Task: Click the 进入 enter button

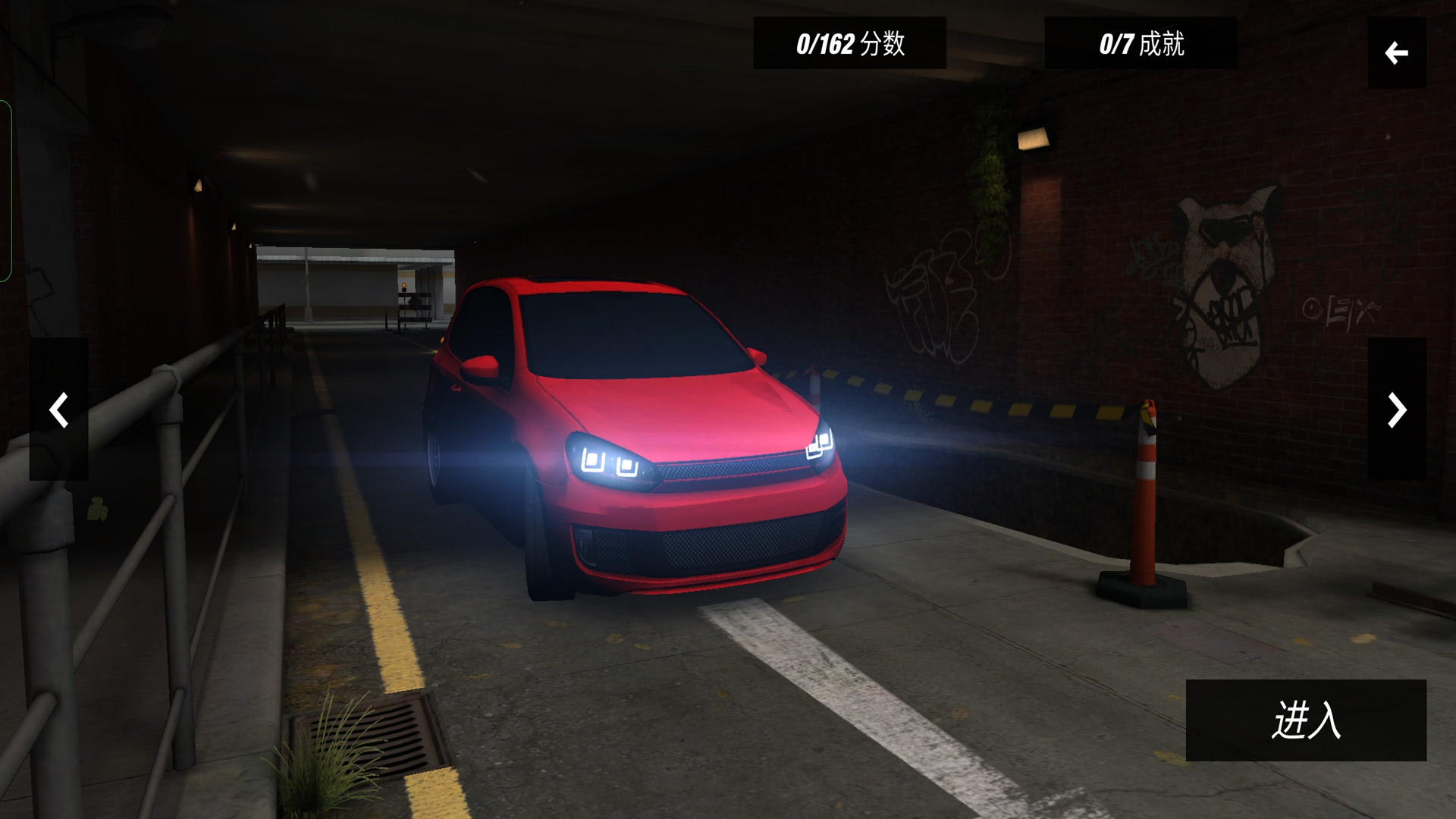Action: [x=1305, y=720]
